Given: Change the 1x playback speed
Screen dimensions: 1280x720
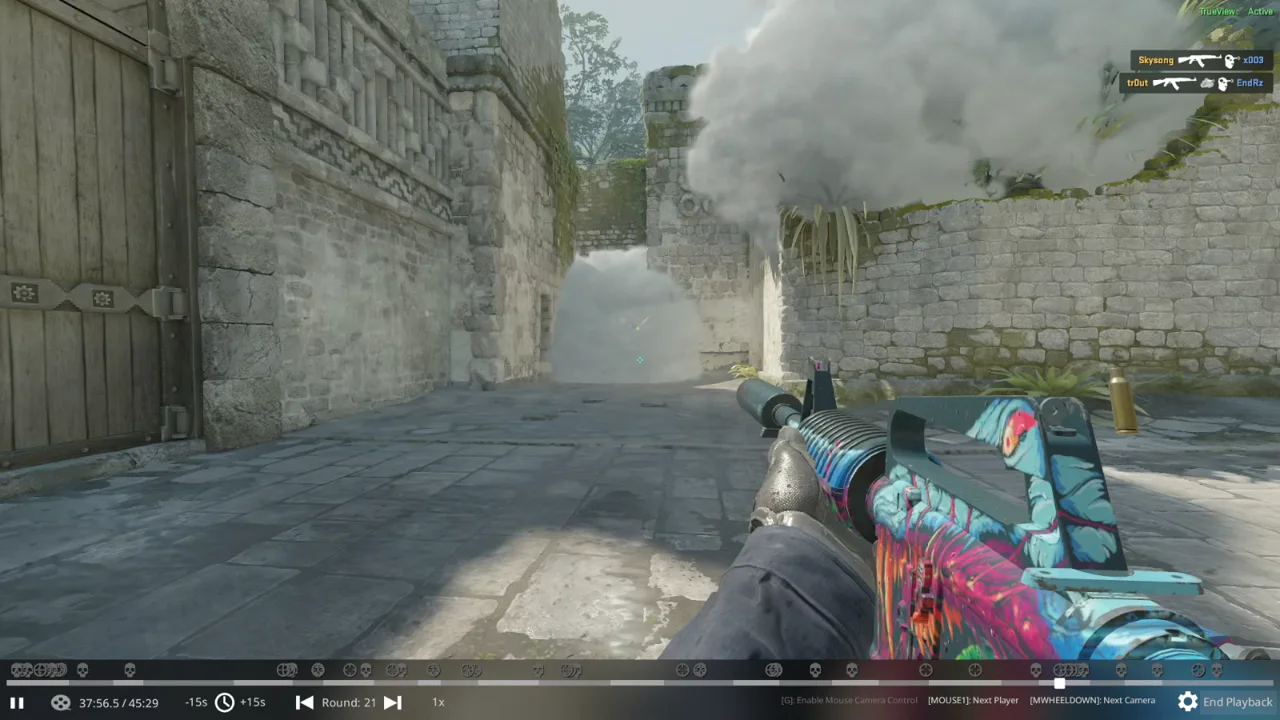Looking at the screenshot, I should coord(438,703).
